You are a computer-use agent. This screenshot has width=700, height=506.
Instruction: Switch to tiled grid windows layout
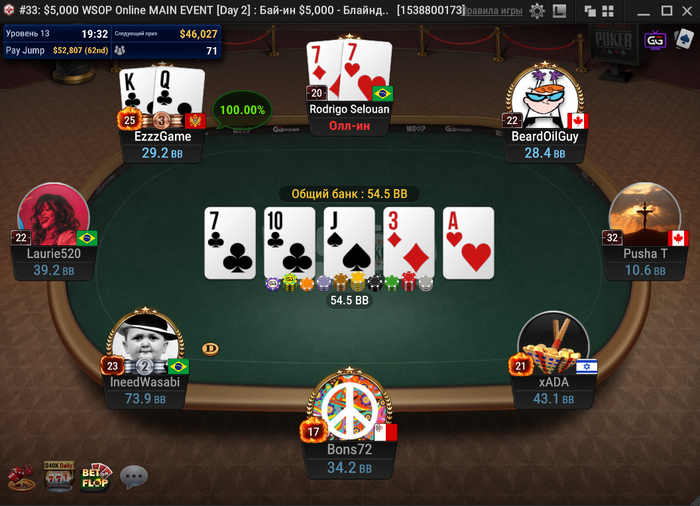(606, 11)
